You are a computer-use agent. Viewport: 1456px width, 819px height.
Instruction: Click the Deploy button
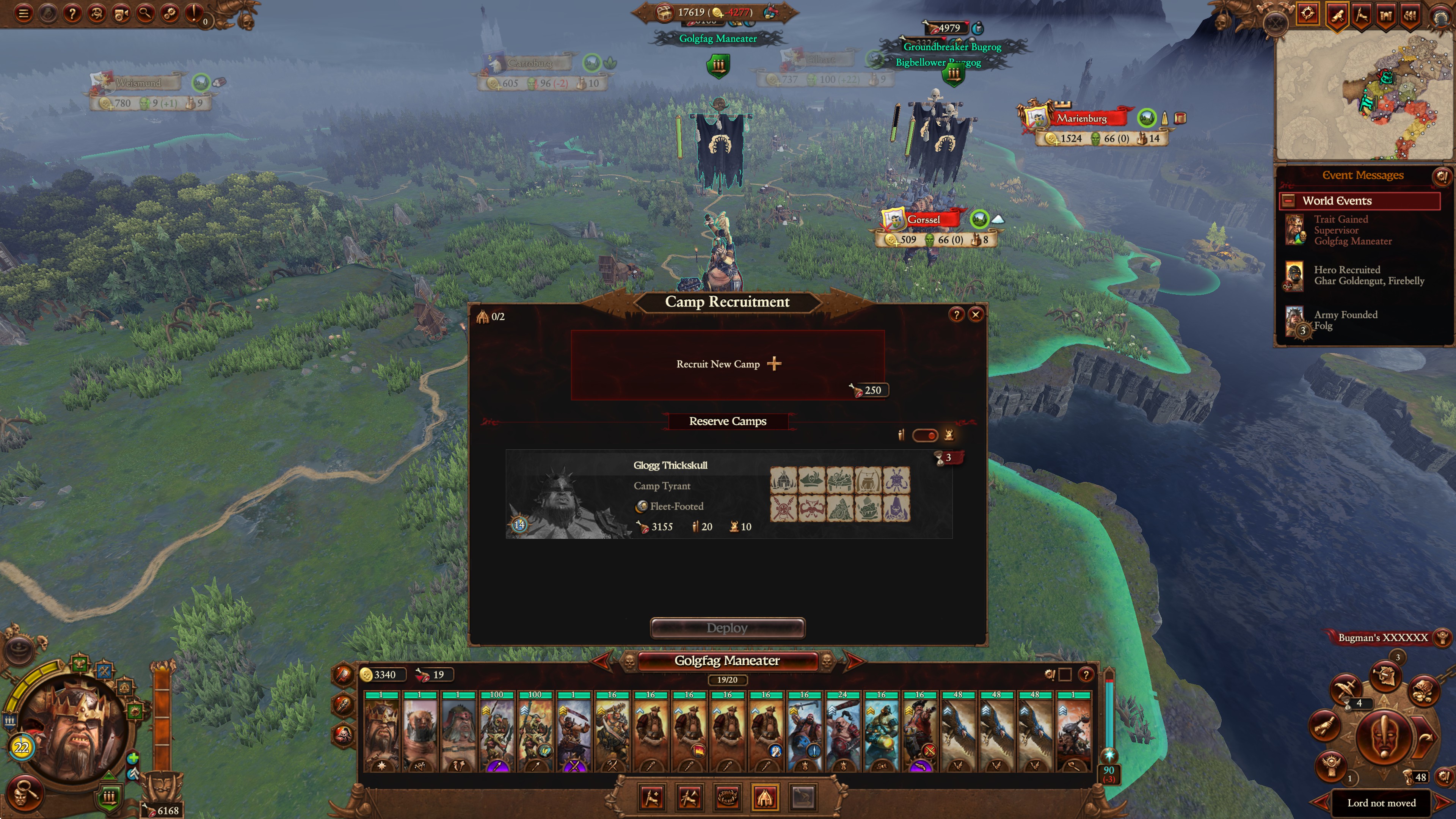click(727, 628)
